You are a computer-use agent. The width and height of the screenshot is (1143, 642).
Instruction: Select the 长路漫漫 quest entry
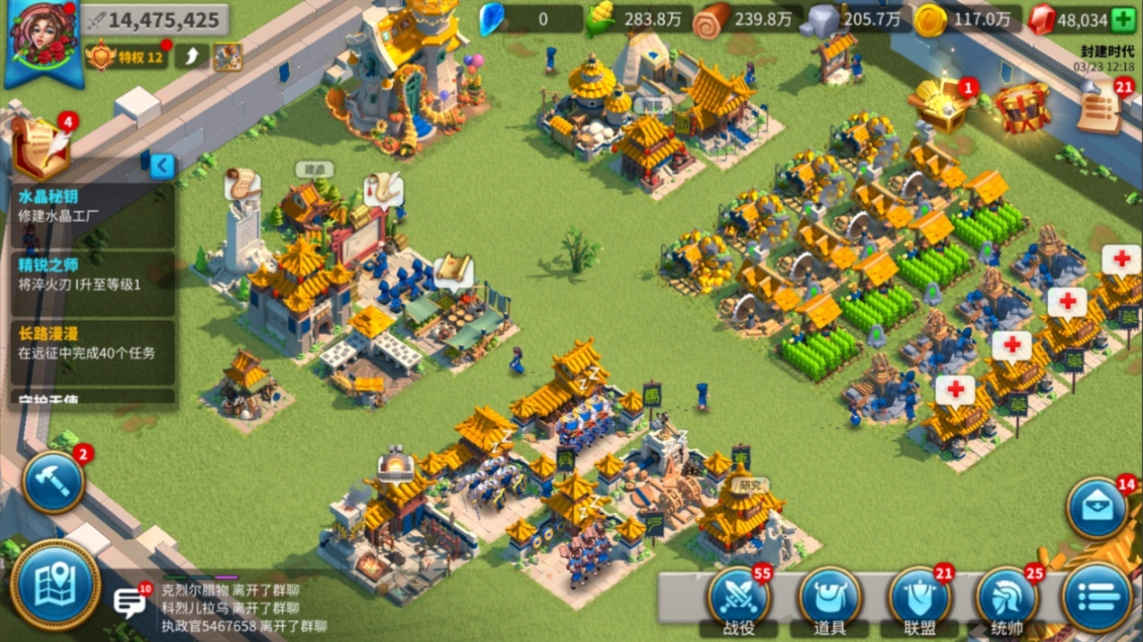coord(92,342)
